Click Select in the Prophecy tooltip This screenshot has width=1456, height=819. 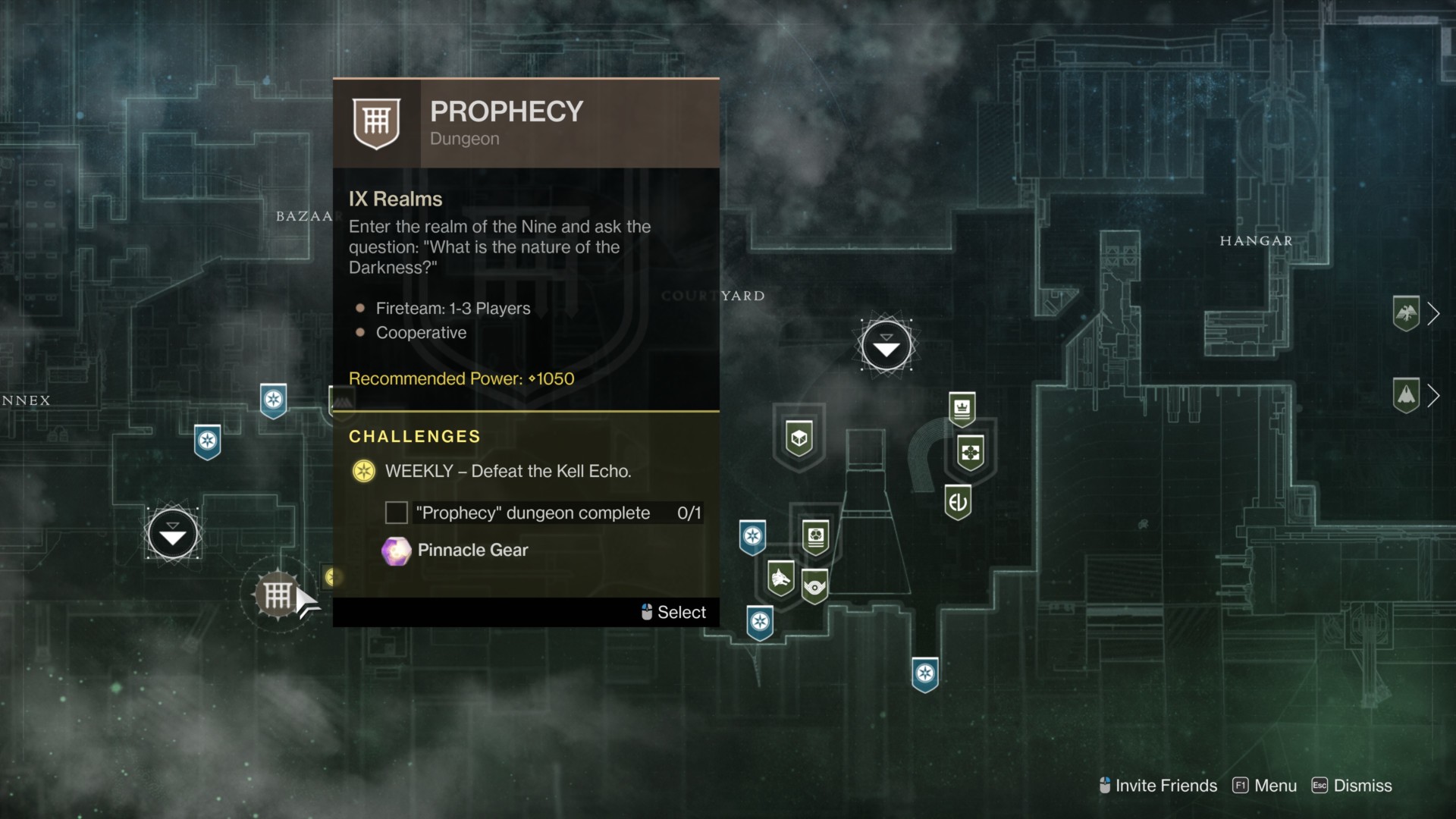point(673,612)
